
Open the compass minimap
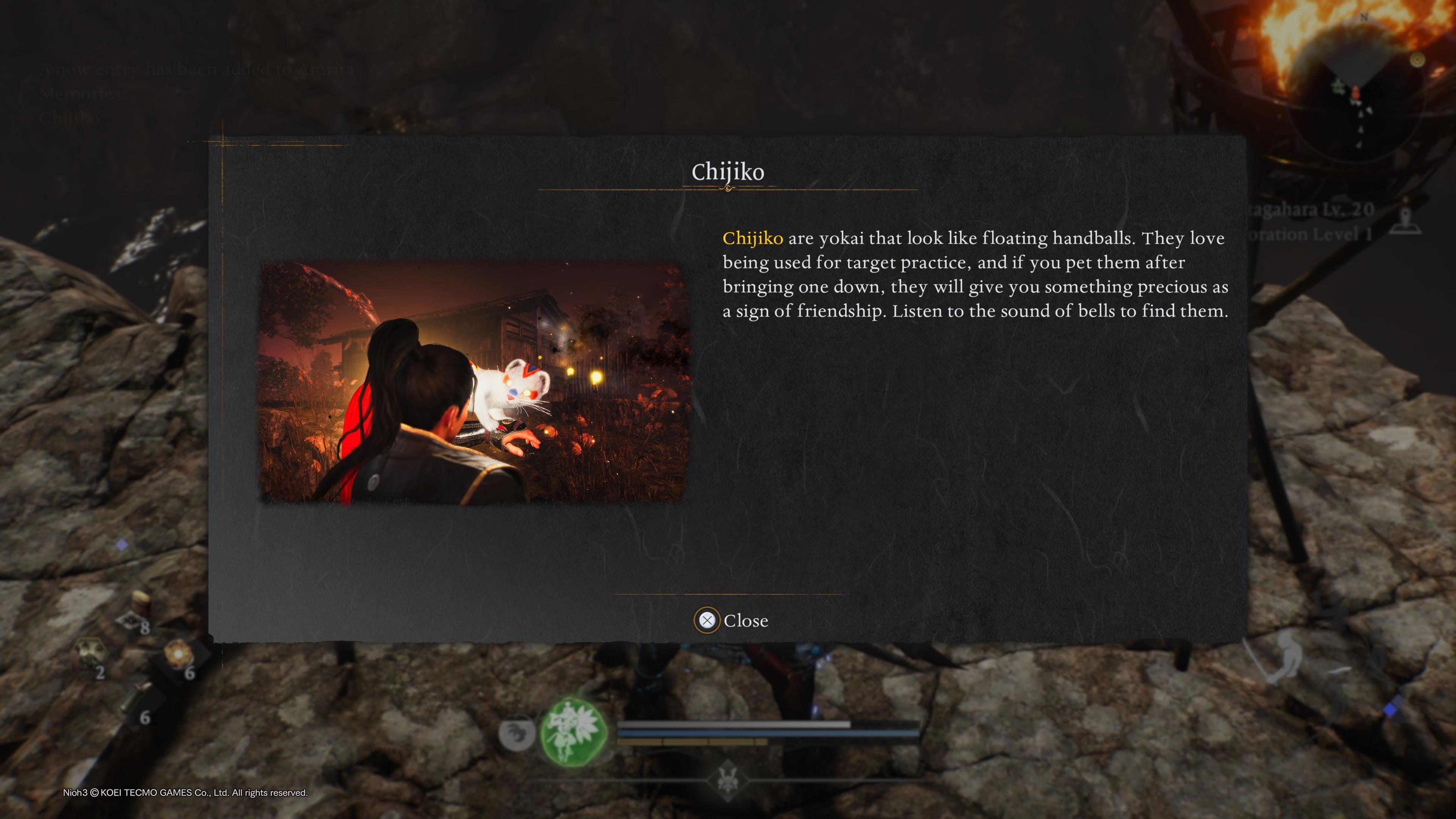coord(1357,85)
